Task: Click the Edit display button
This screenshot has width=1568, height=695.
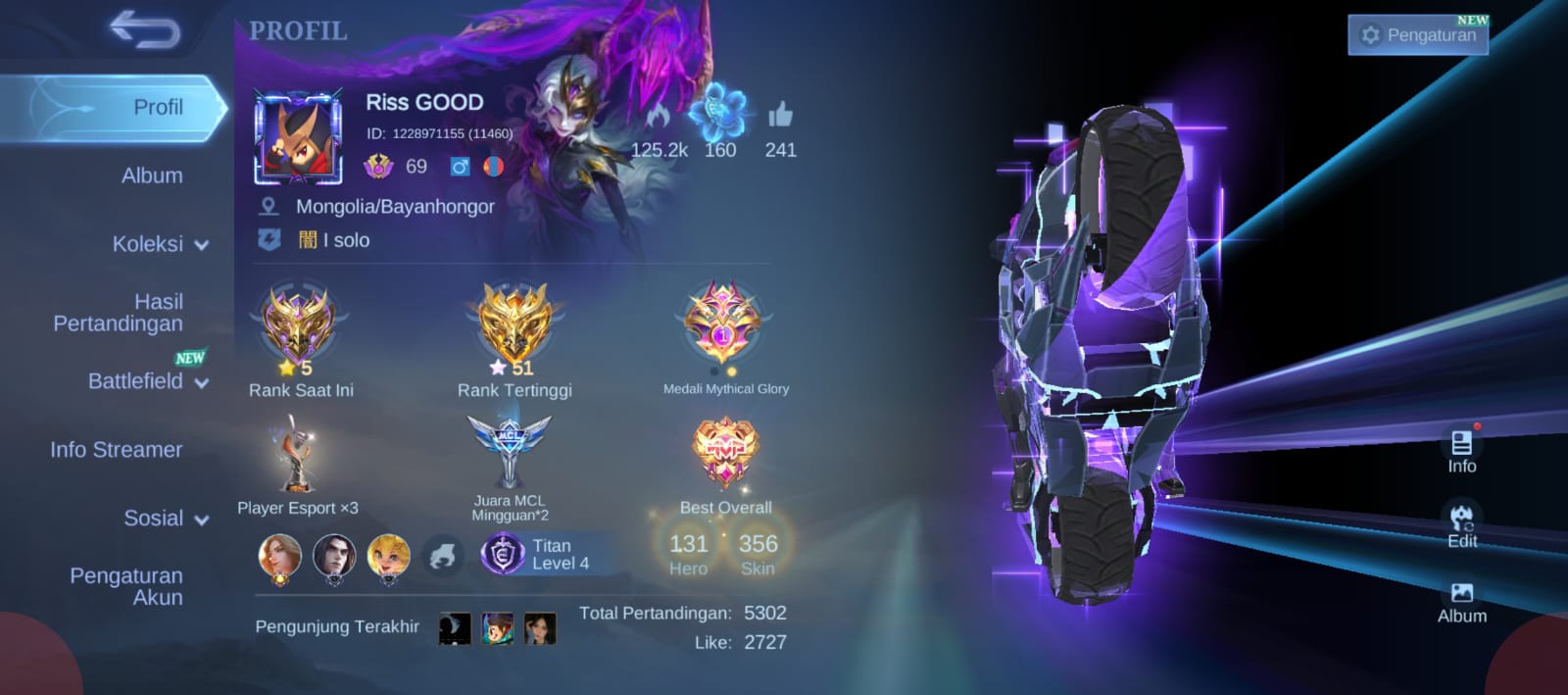Action: point(1461,526)
